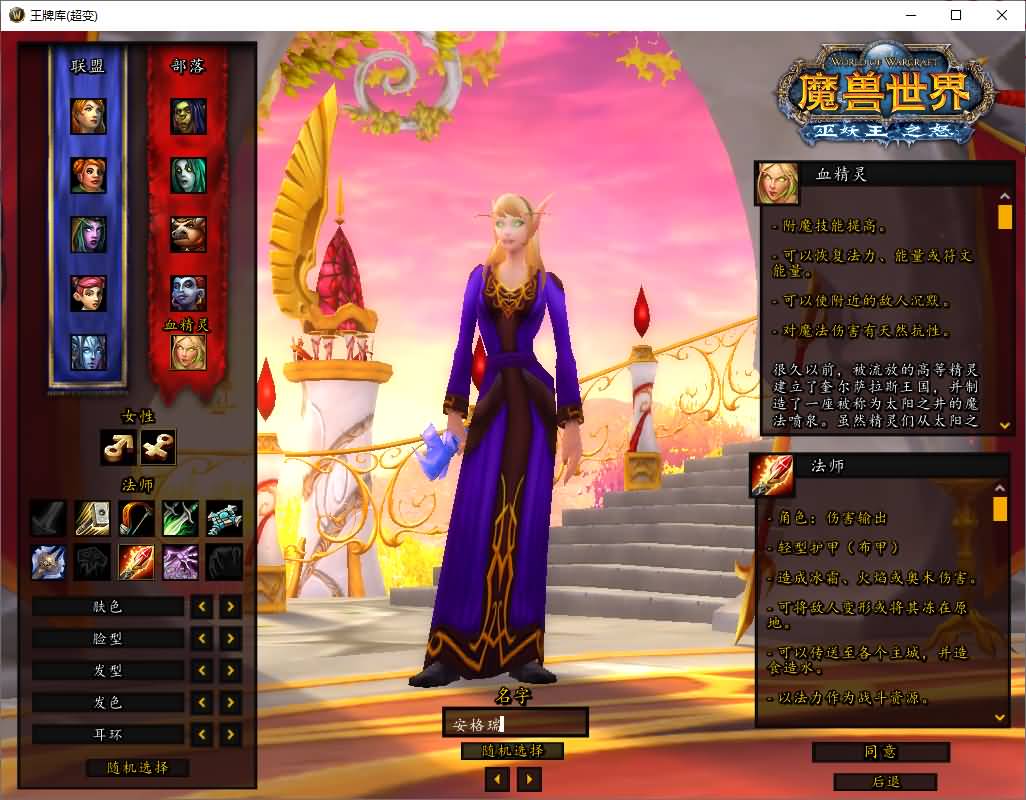Select the female gender icon
This screenshot has height=800, width=1026.
158,448
